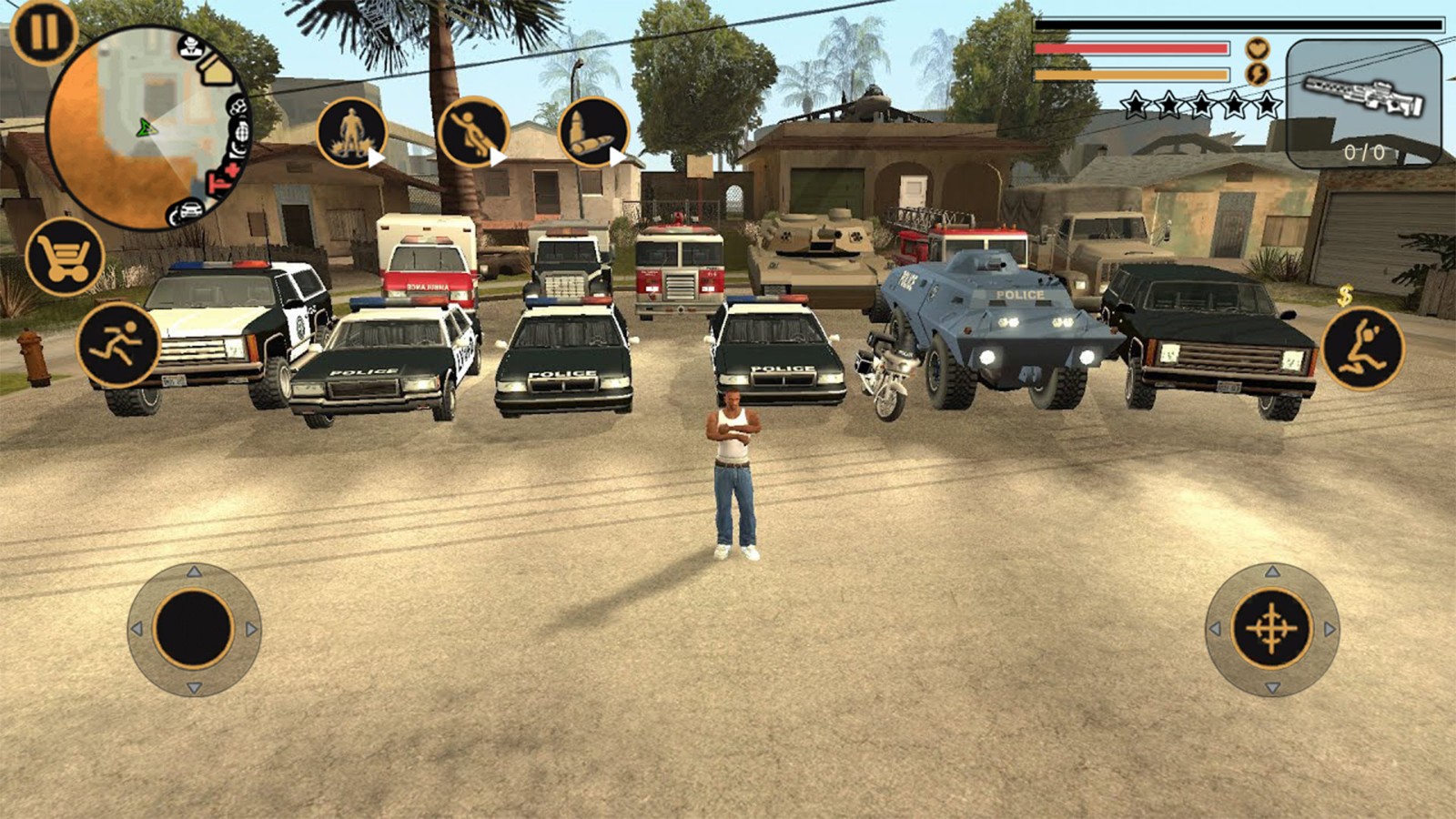Activate the glowing body power ability
This screenshot has height=819, width=1456.
click(352, 133)
